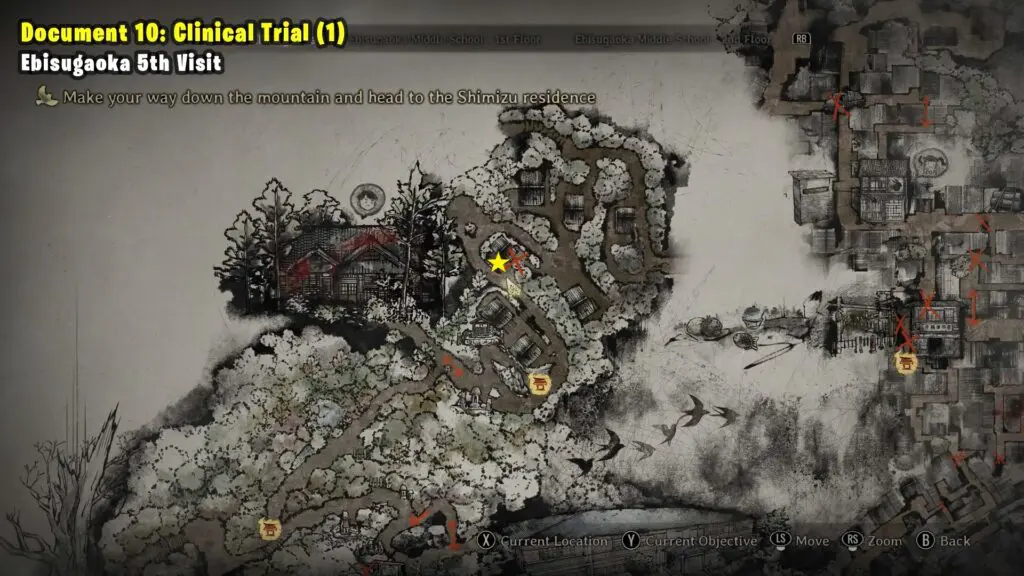Select the player position arrow marker

[x=514, y=288]
